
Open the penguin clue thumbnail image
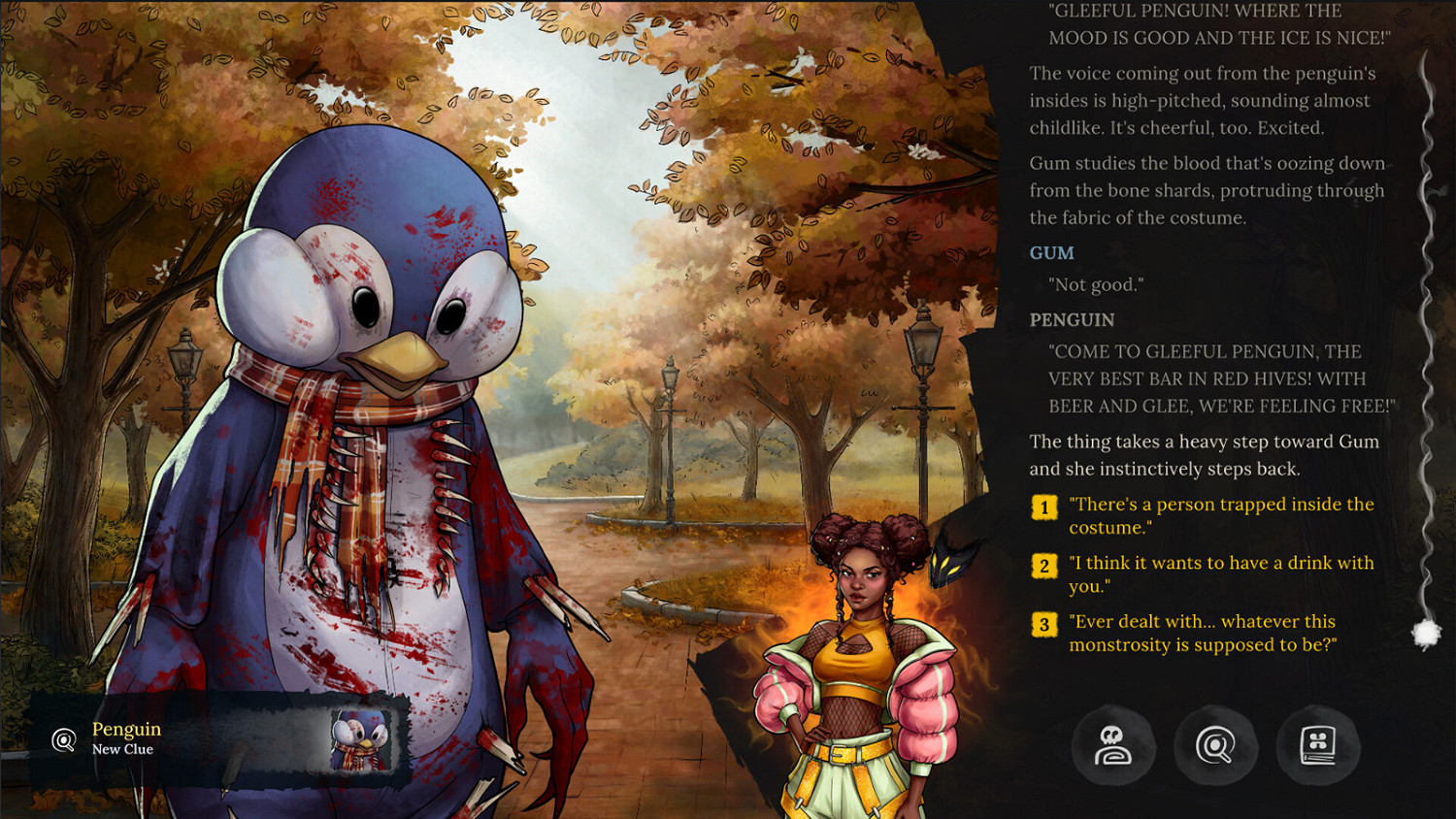point(361,740)
